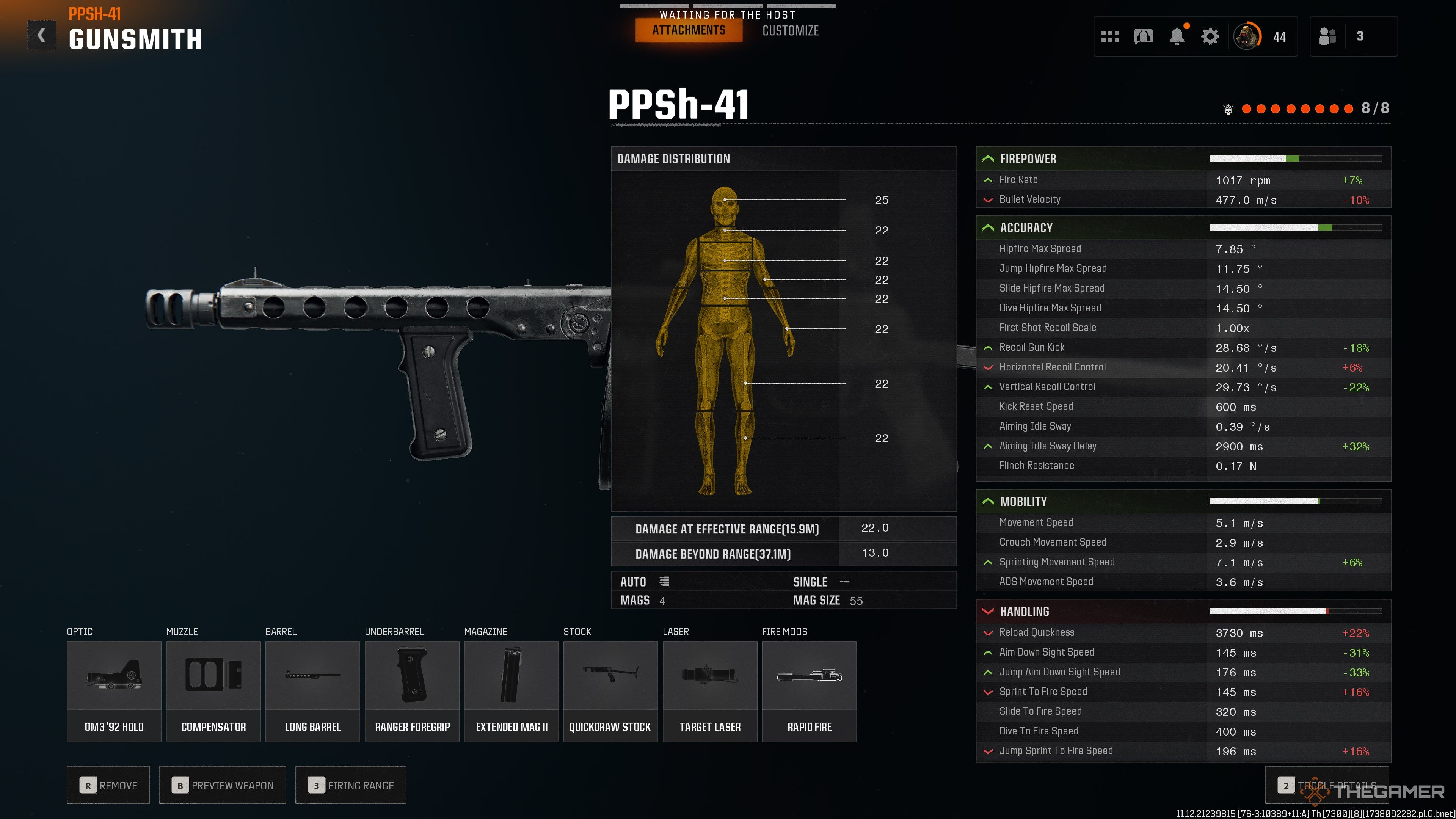Choose the Quickdraw Stock slot
The image size is (1456, 819).
coord(610,691)
